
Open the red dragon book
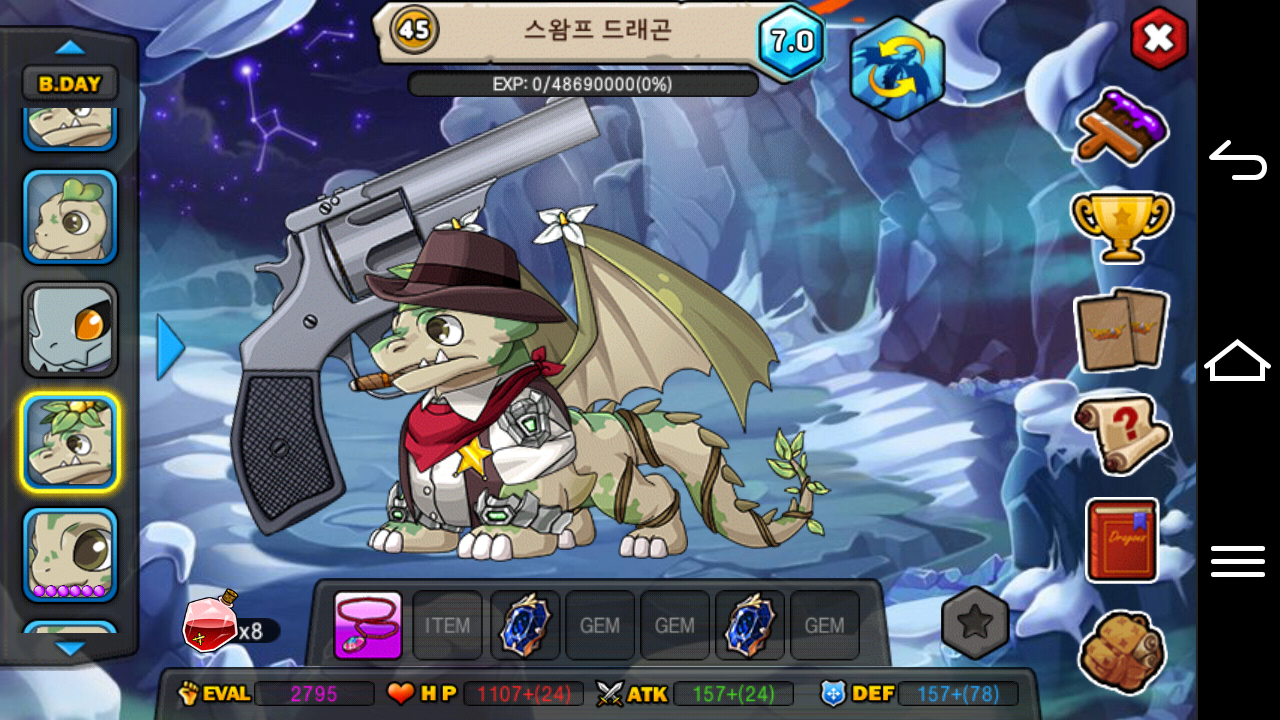(x=1122, y=540)
